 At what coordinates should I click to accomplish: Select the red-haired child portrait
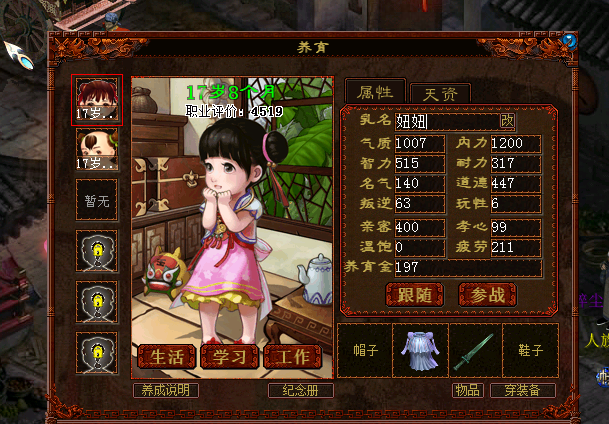pyautogui.click(x=98, y=99)
